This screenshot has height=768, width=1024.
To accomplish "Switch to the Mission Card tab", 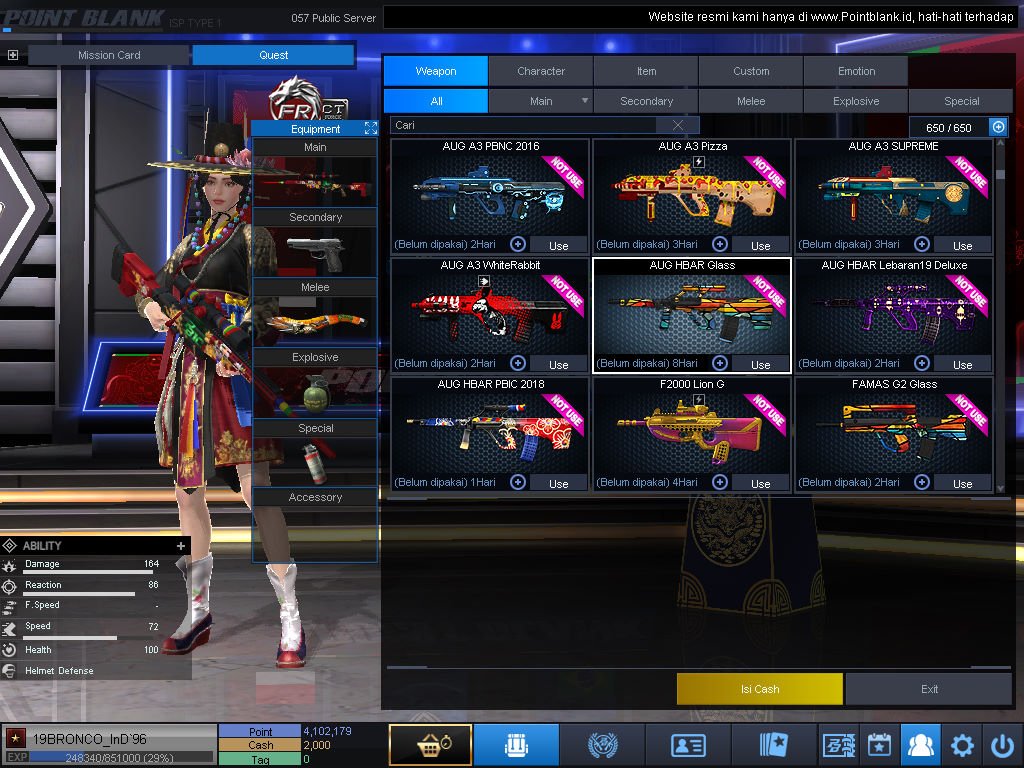I will 109,55.
